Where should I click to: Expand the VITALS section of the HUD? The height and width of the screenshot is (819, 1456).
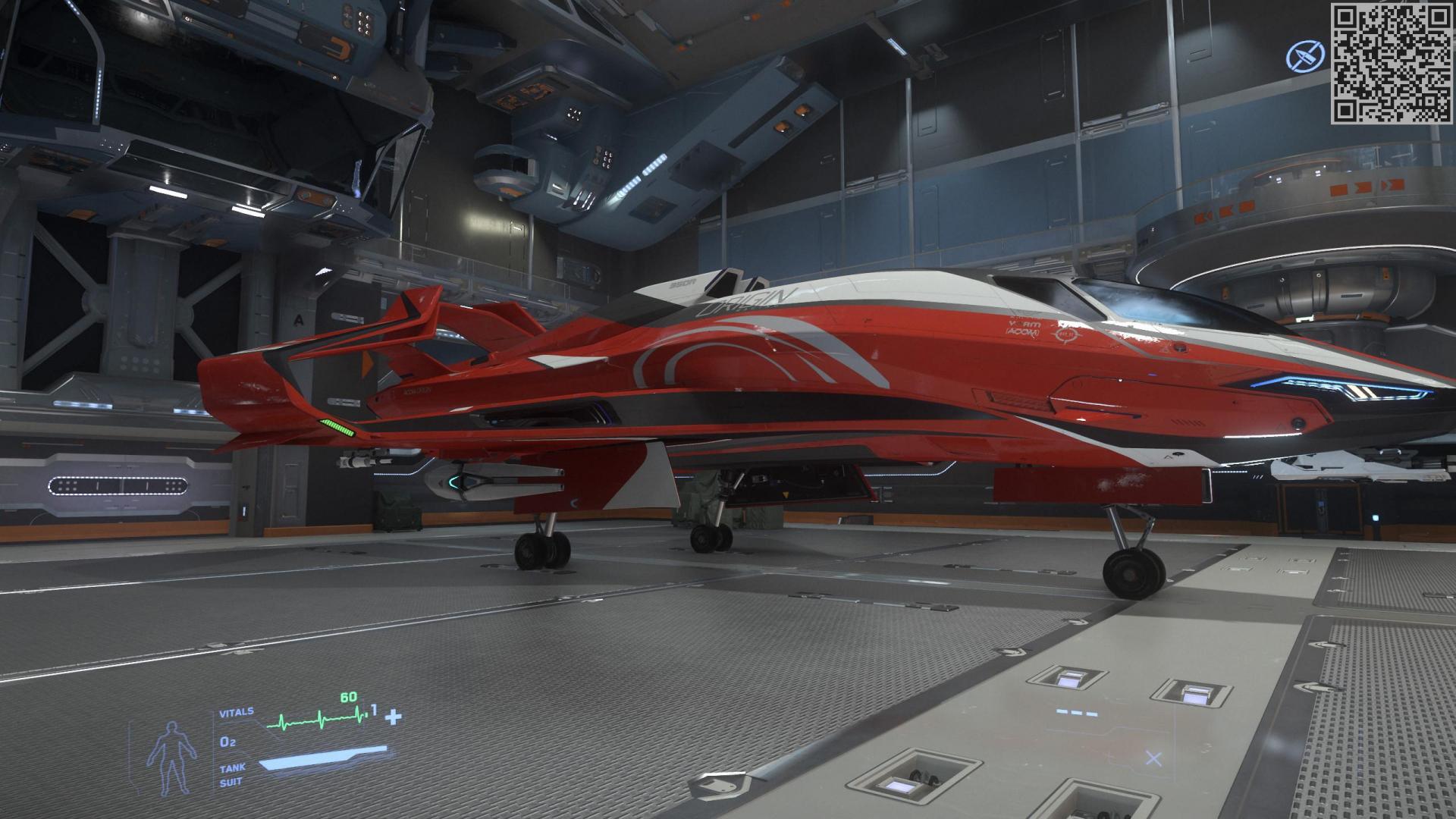237,712
